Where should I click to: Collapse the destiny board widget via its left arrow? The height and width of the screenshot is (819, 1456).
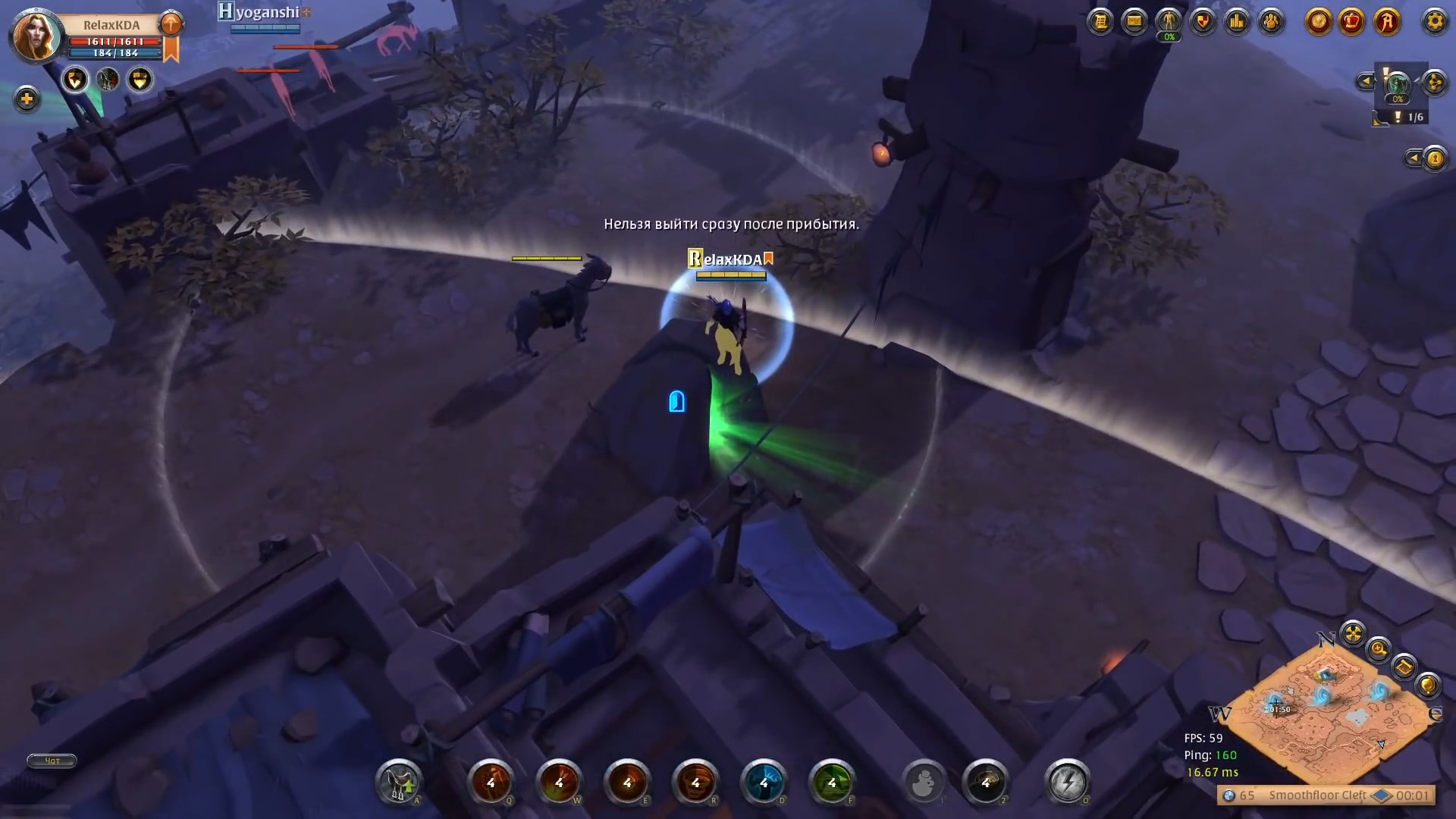click(x=1366, y=80)
